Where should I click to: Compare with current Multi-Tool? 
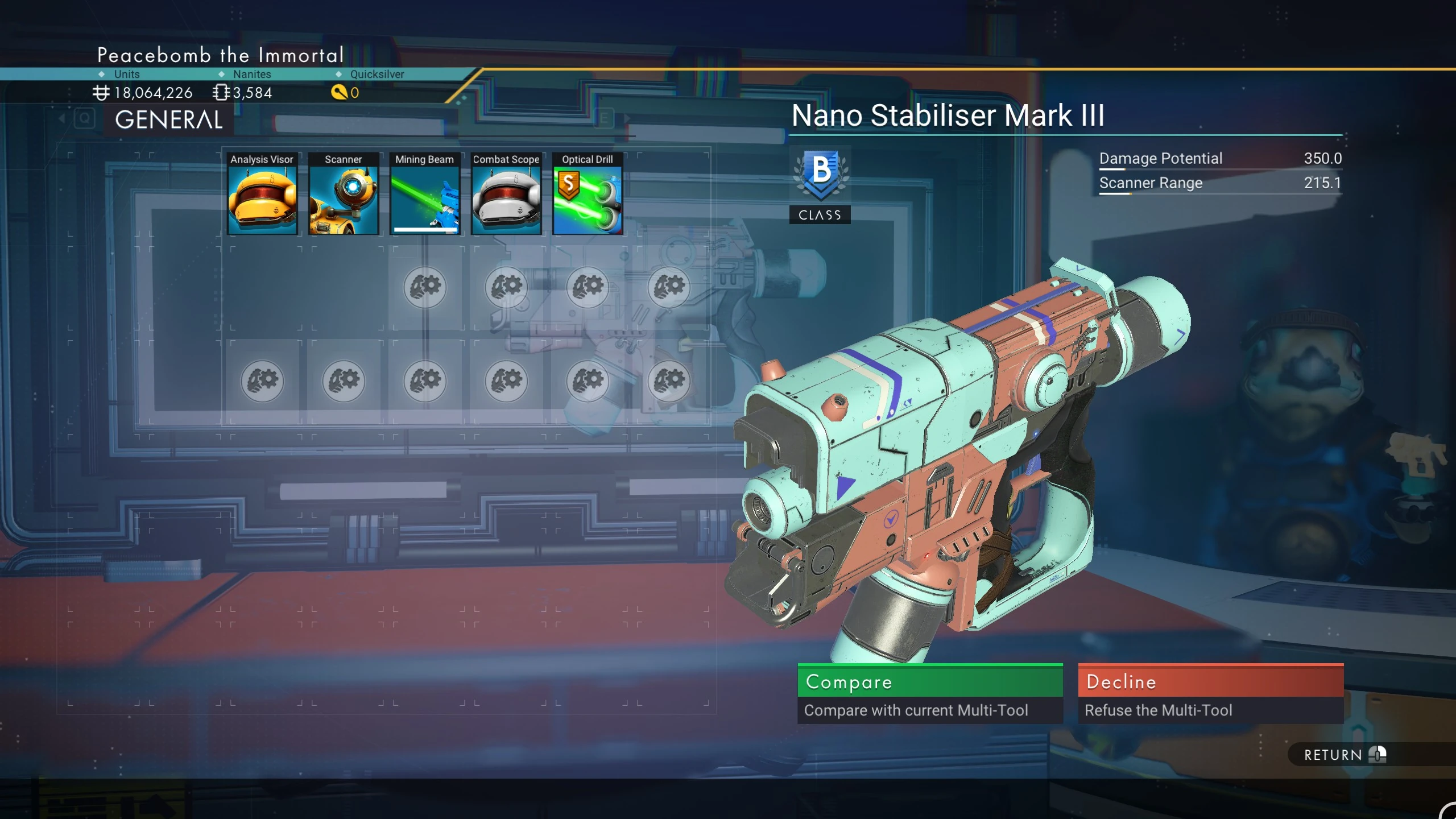pos(930,693)
